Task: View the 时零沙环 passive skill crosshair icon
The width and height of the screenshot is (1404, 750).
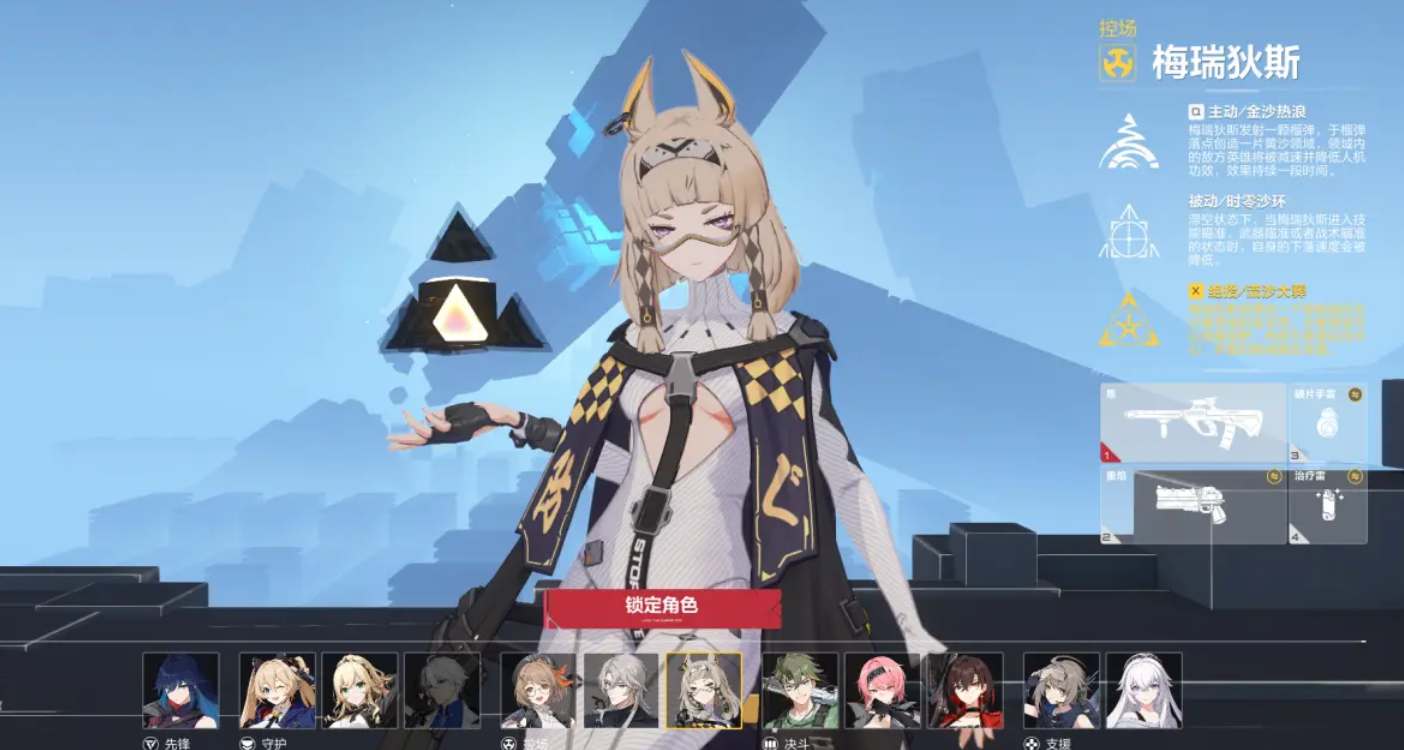Action: [x=1129, y=232]
